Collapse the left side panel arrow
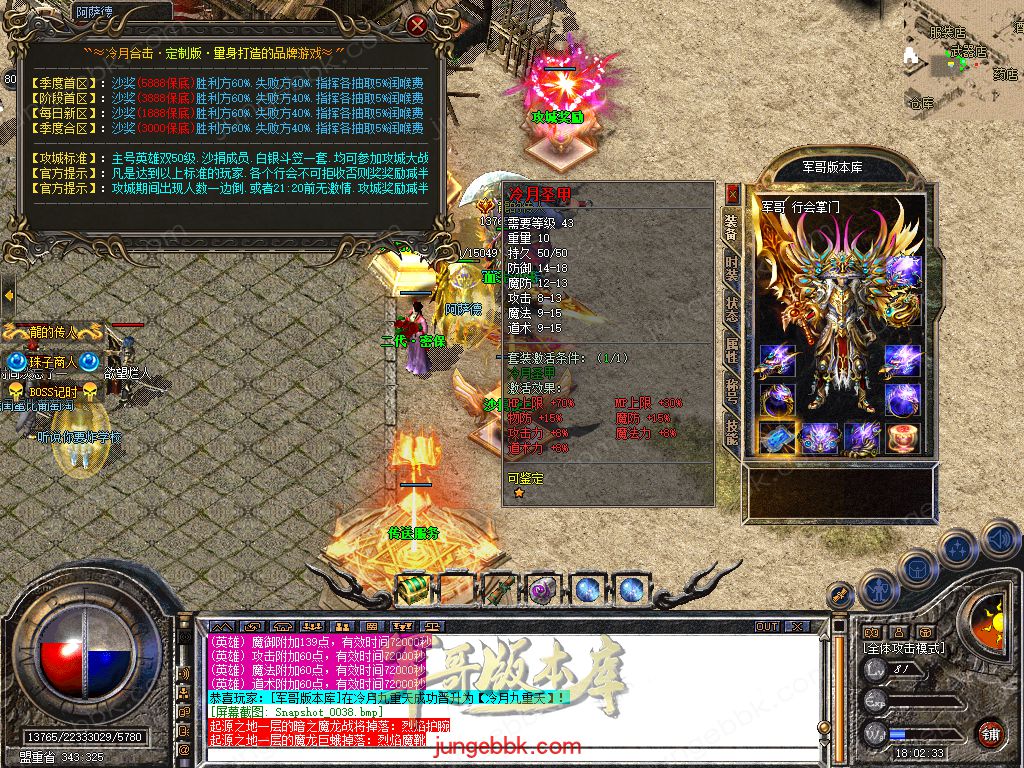 8,295
